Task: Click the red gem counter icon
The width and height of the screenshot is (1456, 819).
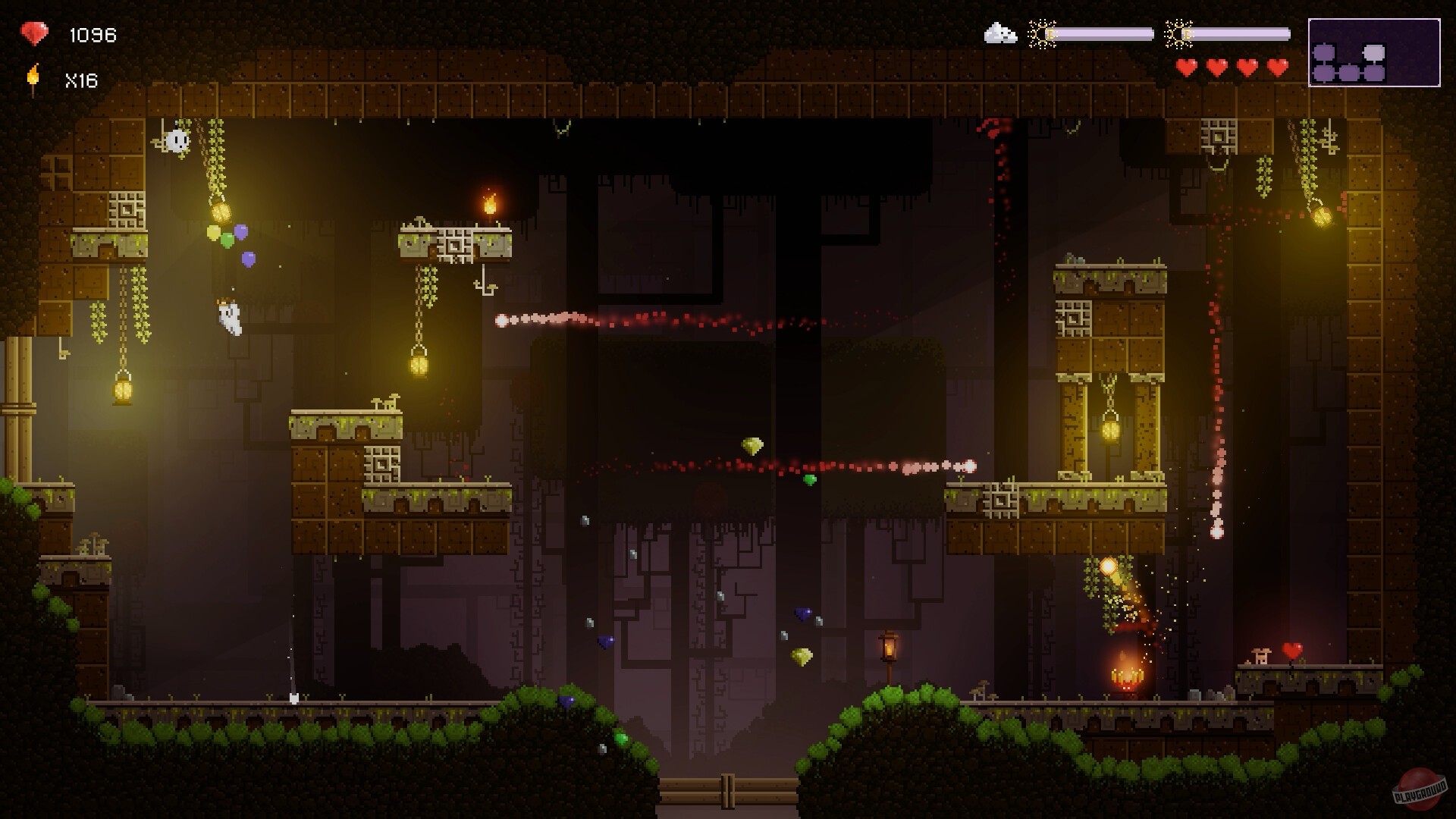Action: (x=33, y=33)
